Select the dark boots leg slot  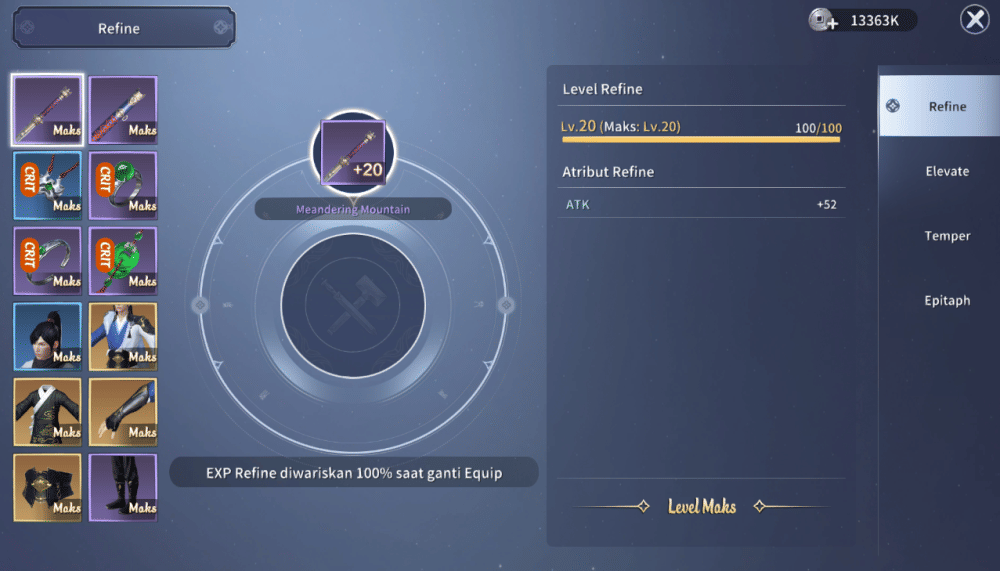tap(123, 487)
